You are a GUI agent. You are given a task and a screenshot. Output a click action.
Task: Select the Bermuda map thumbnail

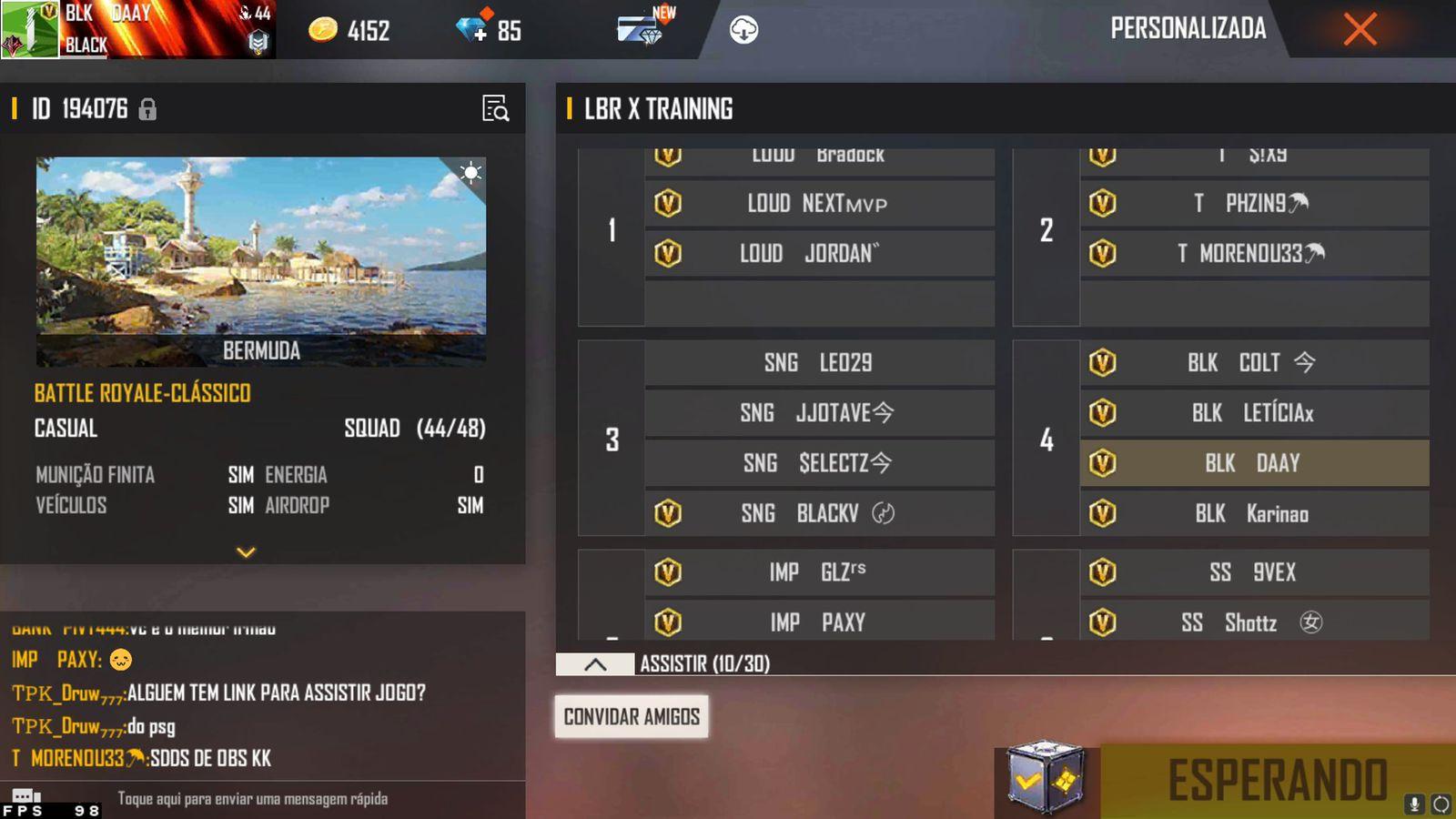click(x=261, y=261)
